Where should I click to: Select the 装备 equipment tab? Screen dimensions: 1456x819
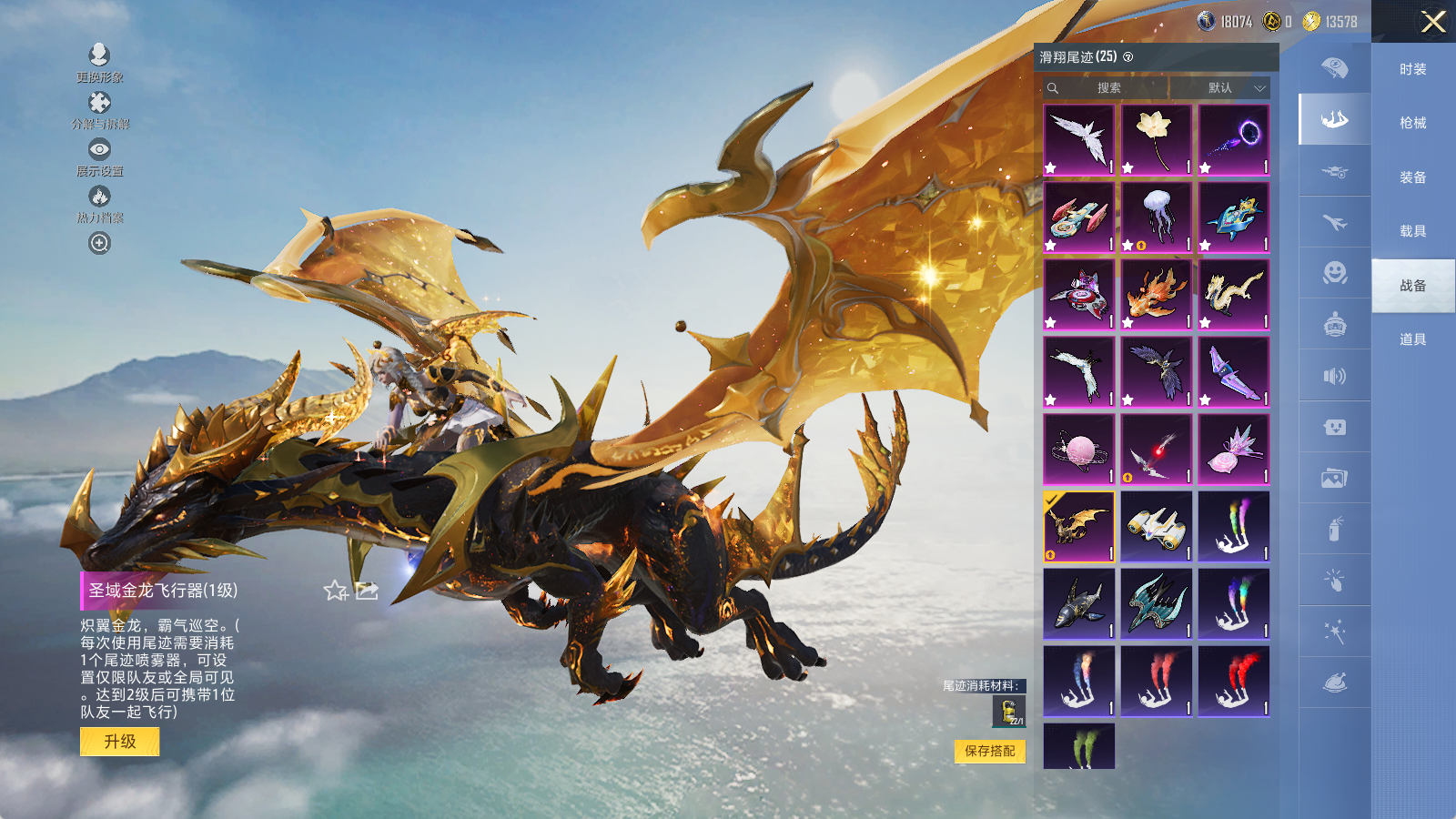(1412, 177)
